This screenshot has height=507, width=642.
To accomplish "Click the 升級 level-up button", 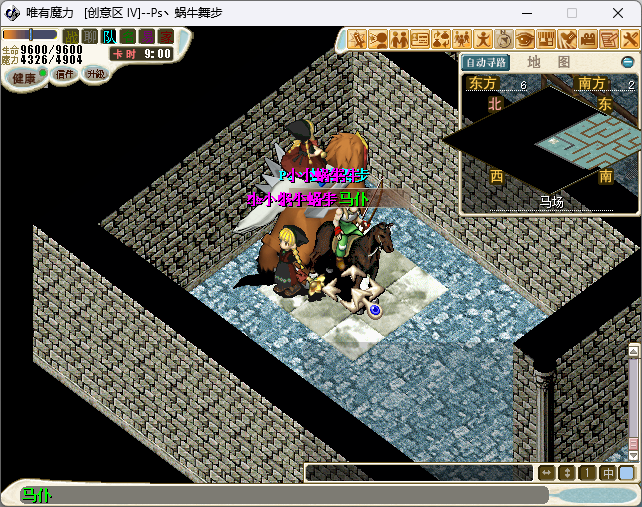I will (95, 74).
